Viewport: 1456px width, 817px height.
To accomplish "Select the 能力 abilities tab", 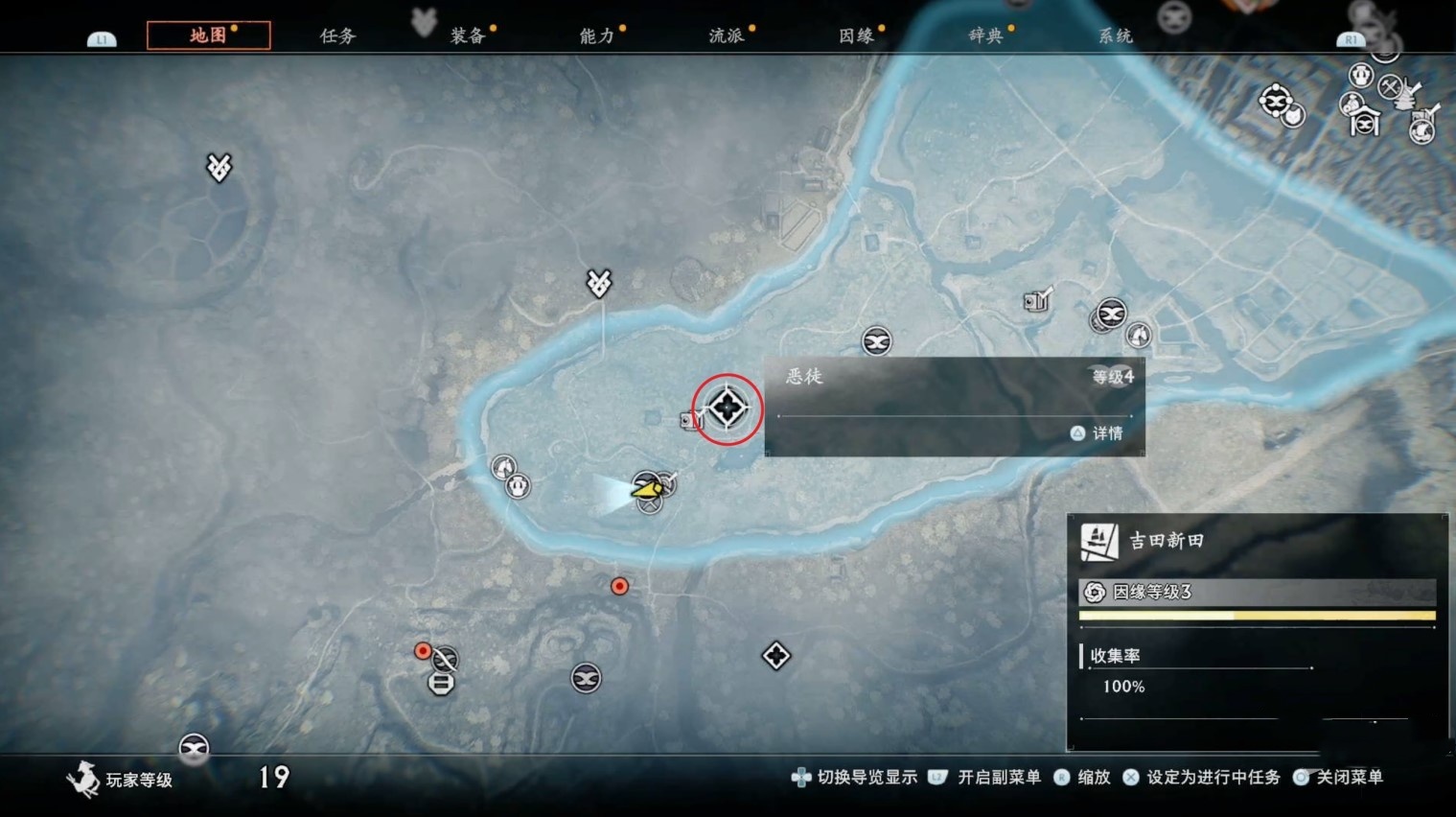I will coord(596,35).
